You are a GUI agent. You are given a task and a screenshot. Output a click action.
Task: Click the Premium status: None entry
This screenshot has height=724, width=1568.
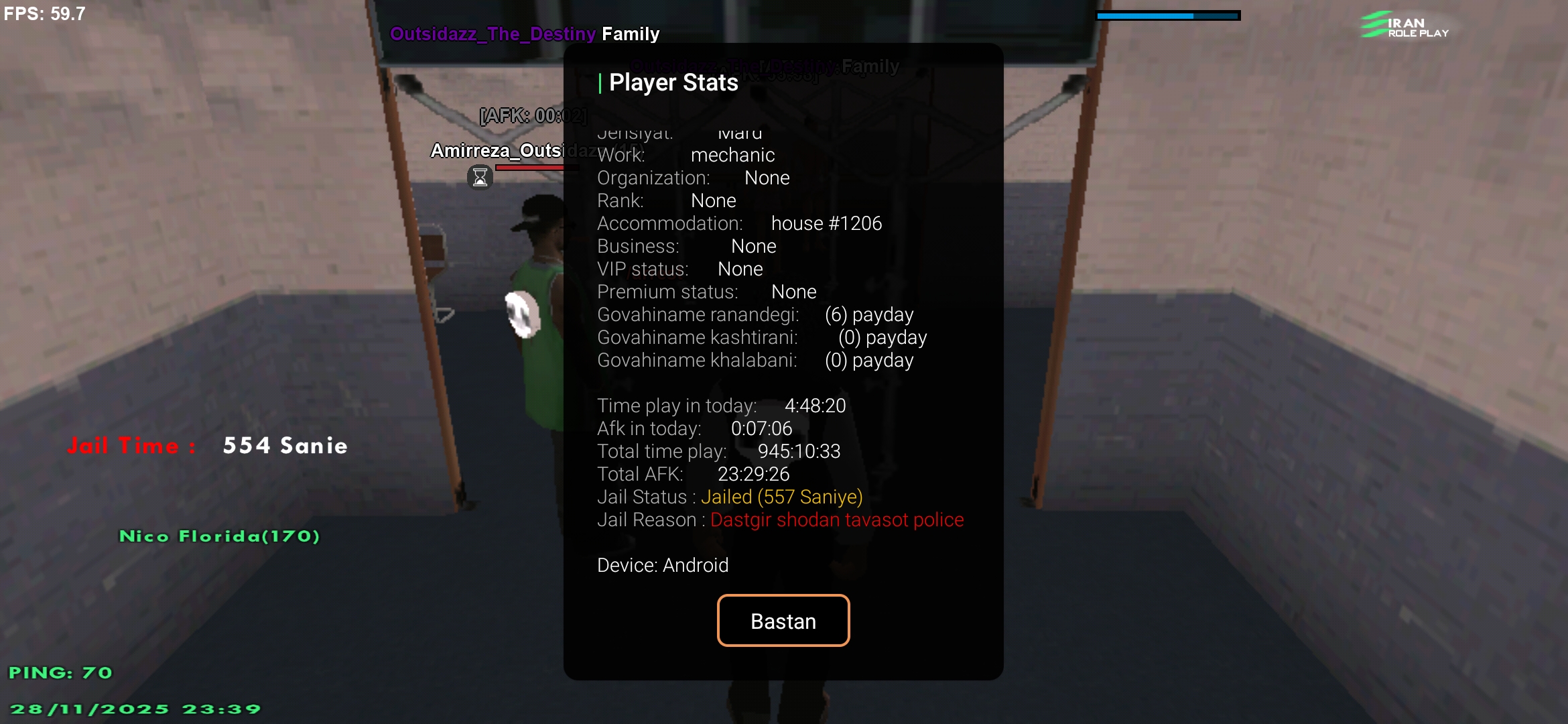click(x=706, y=292)
